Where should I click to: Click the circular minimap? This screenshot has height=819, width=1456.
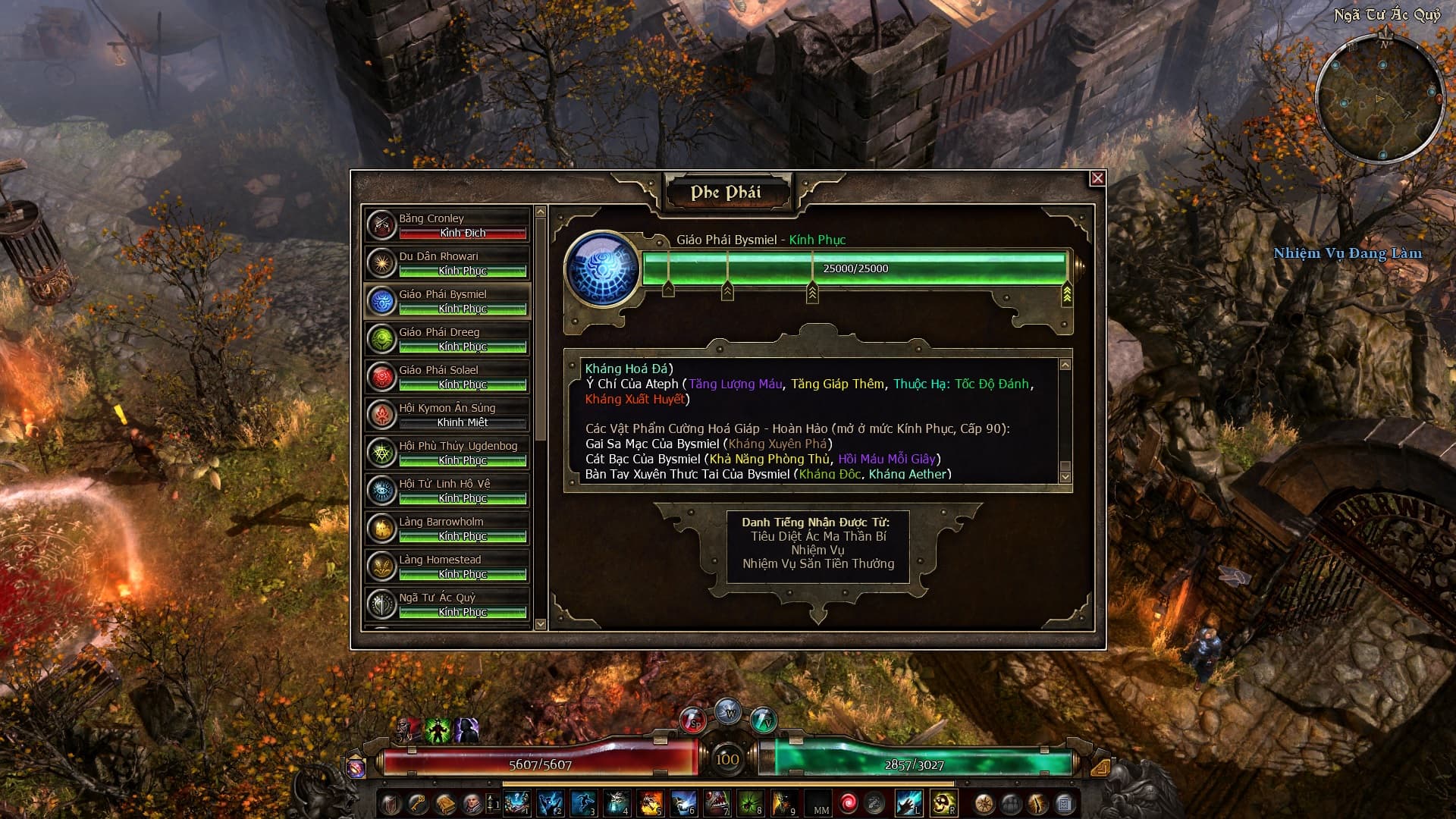(1379, 99)
